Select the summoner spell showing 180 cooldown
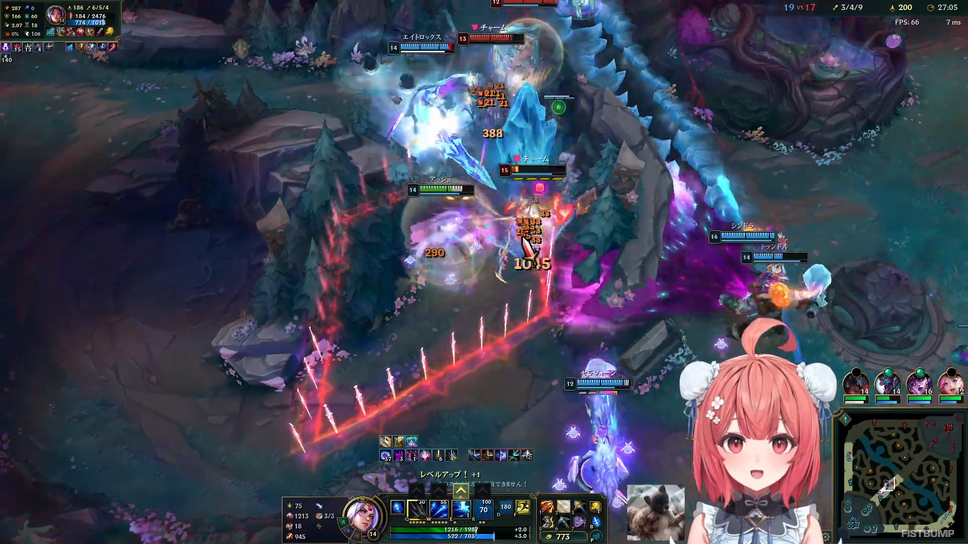 point(505,509)
